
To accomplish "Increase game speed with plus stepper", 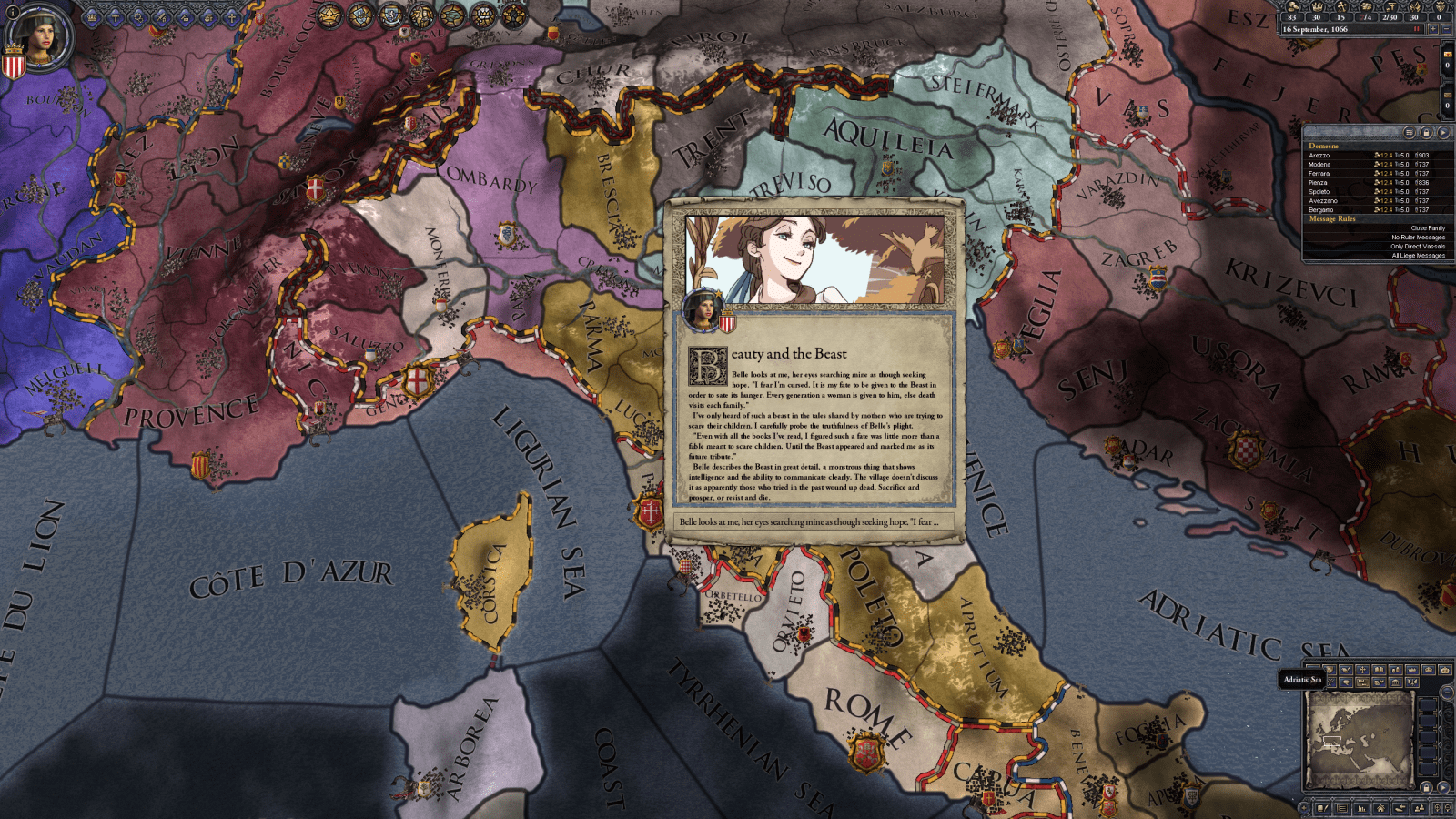I will coord(1433,29).
